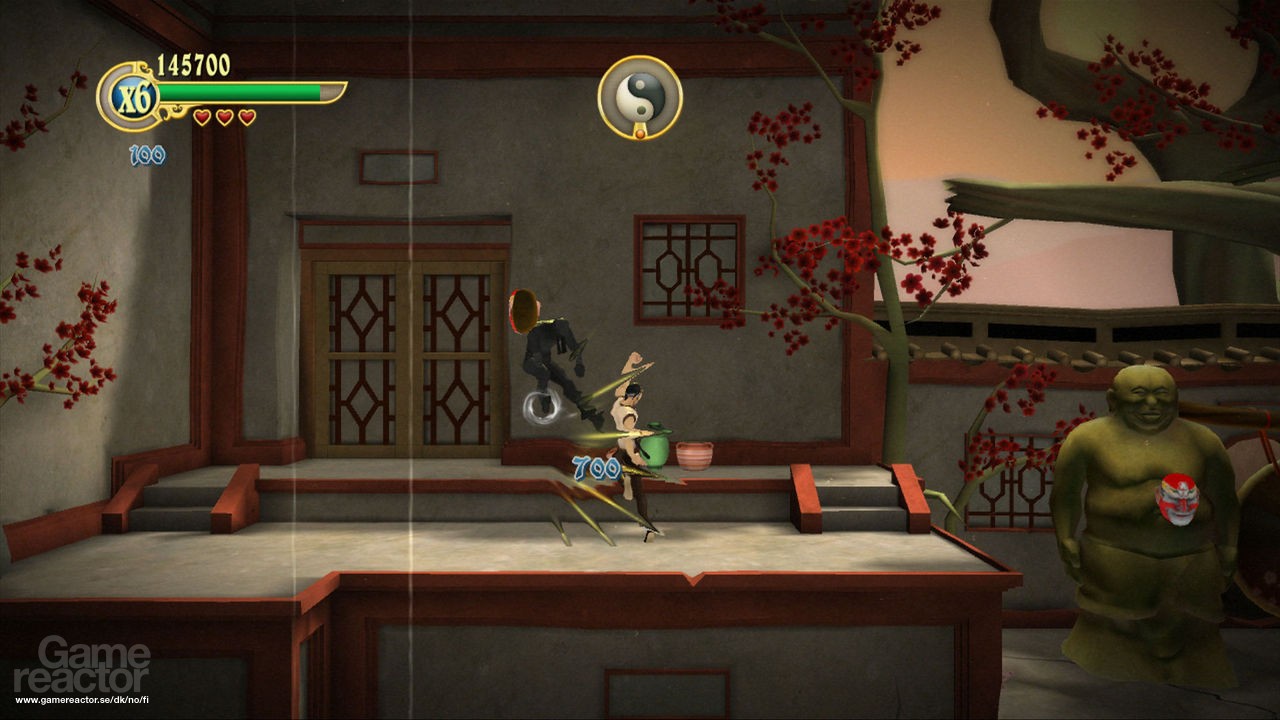The width and height of the screenshot is (1280, 720).
Task: Select the yin-yang emblem at screen top
Action: pos(638,93)
